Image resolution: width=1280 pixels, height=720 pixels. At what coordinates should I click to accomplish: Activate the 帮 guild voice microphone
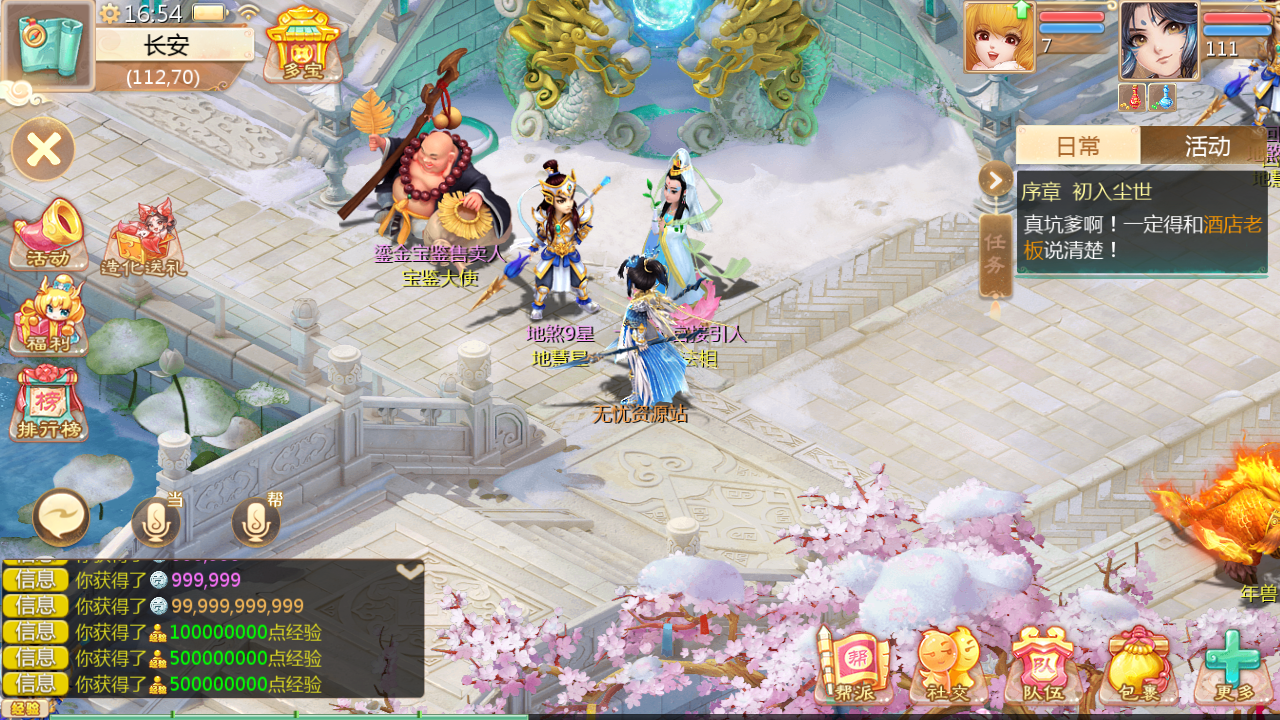pos(256,520)
